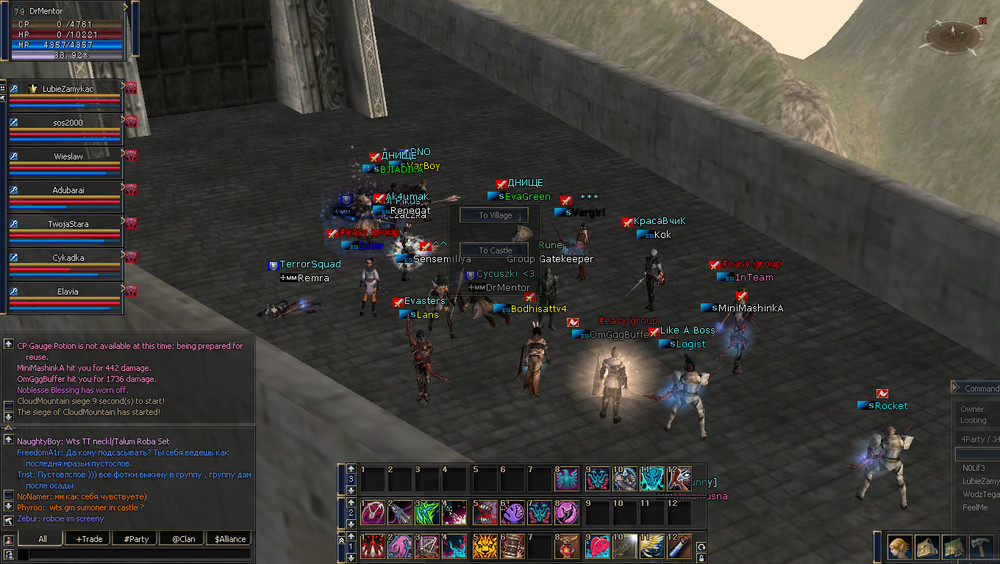Use the red potion in hotbar slot 8
Image resolution: width=1000 pixels, height=564 pixels.
coord(568,546)
